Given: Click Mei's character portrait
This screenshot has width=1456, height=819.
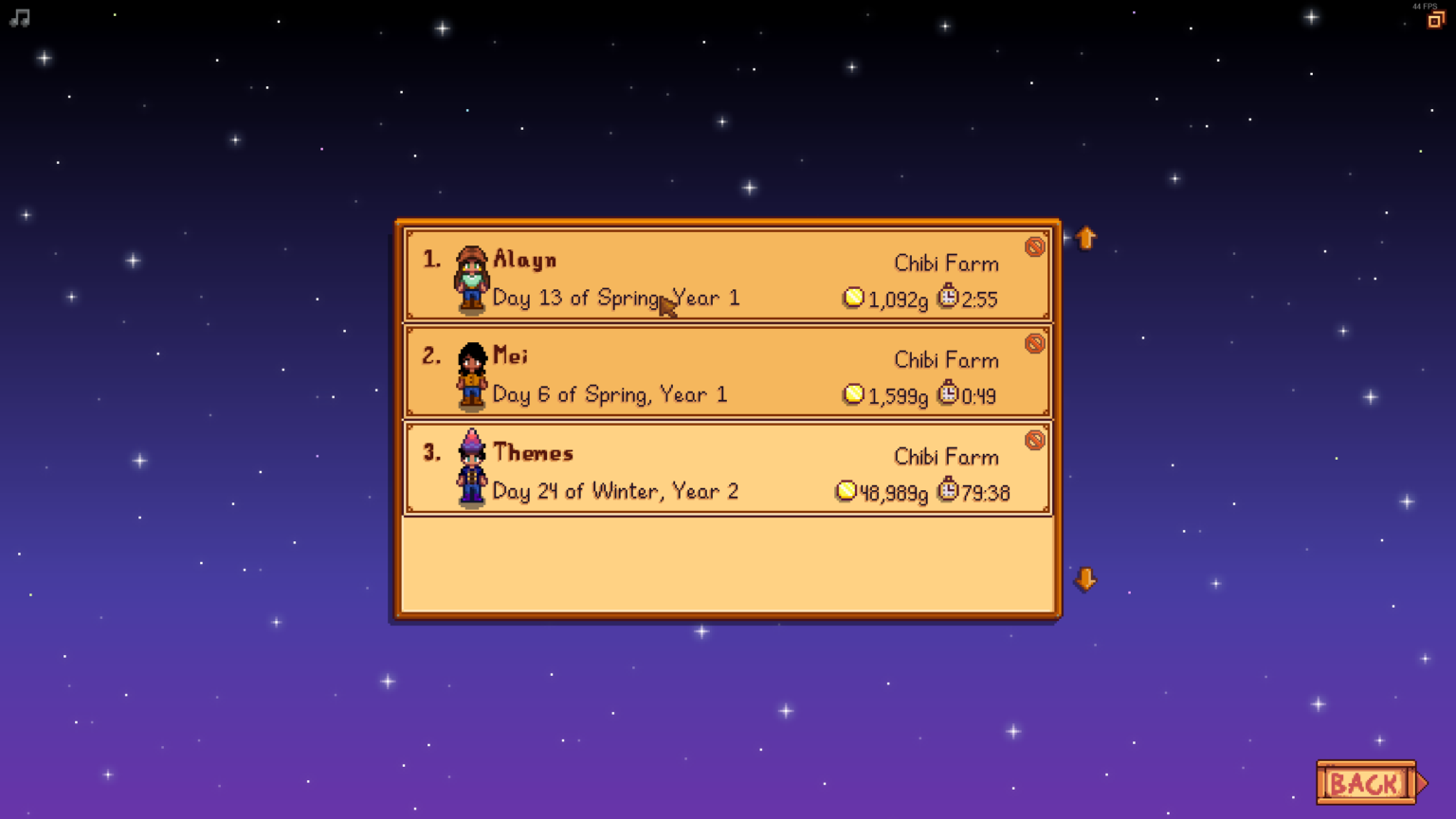Looking at the screenshot, I should pos(470,378).
